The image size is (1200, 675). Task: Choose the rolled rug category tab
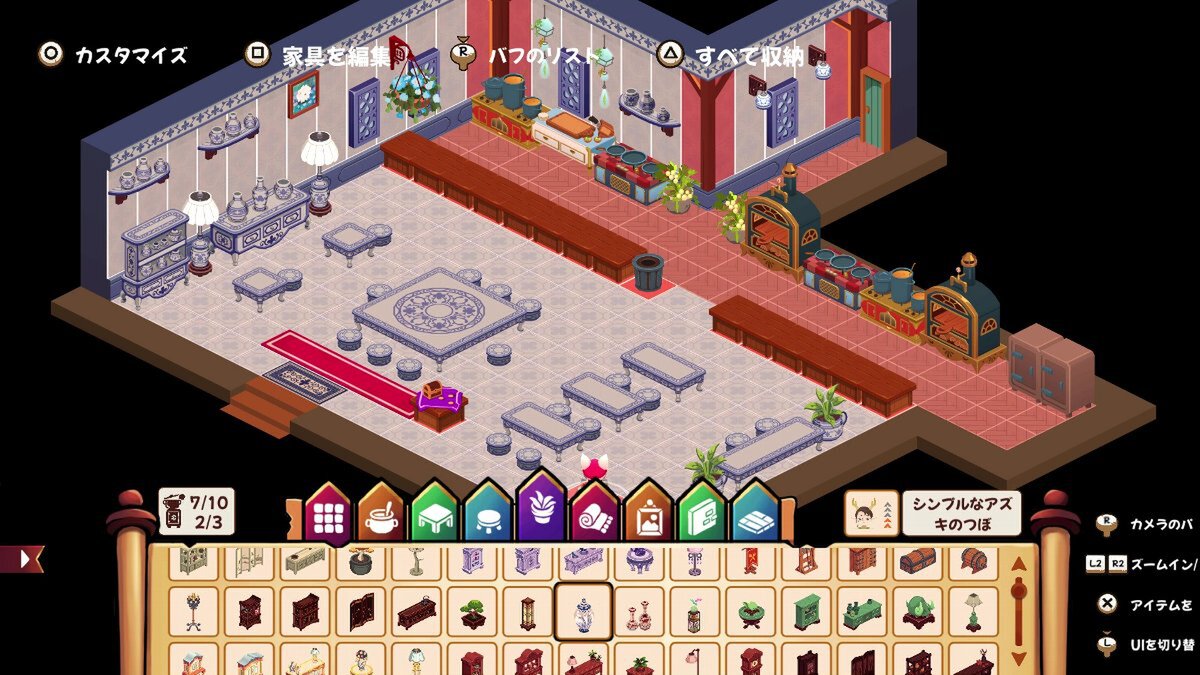595,517
